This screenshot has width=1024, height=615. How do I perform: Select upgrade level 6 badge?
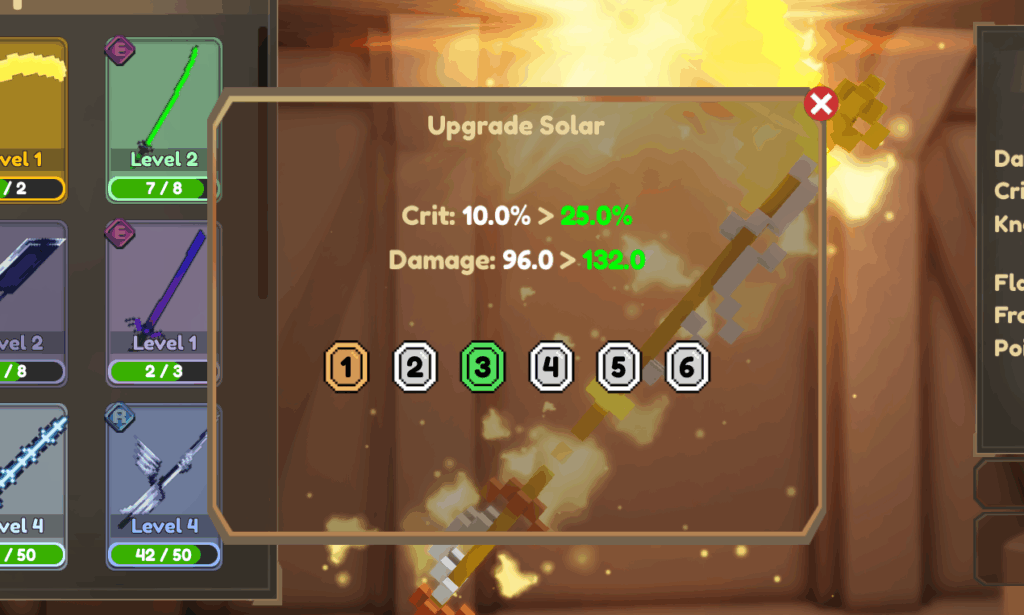click(686, 368)
